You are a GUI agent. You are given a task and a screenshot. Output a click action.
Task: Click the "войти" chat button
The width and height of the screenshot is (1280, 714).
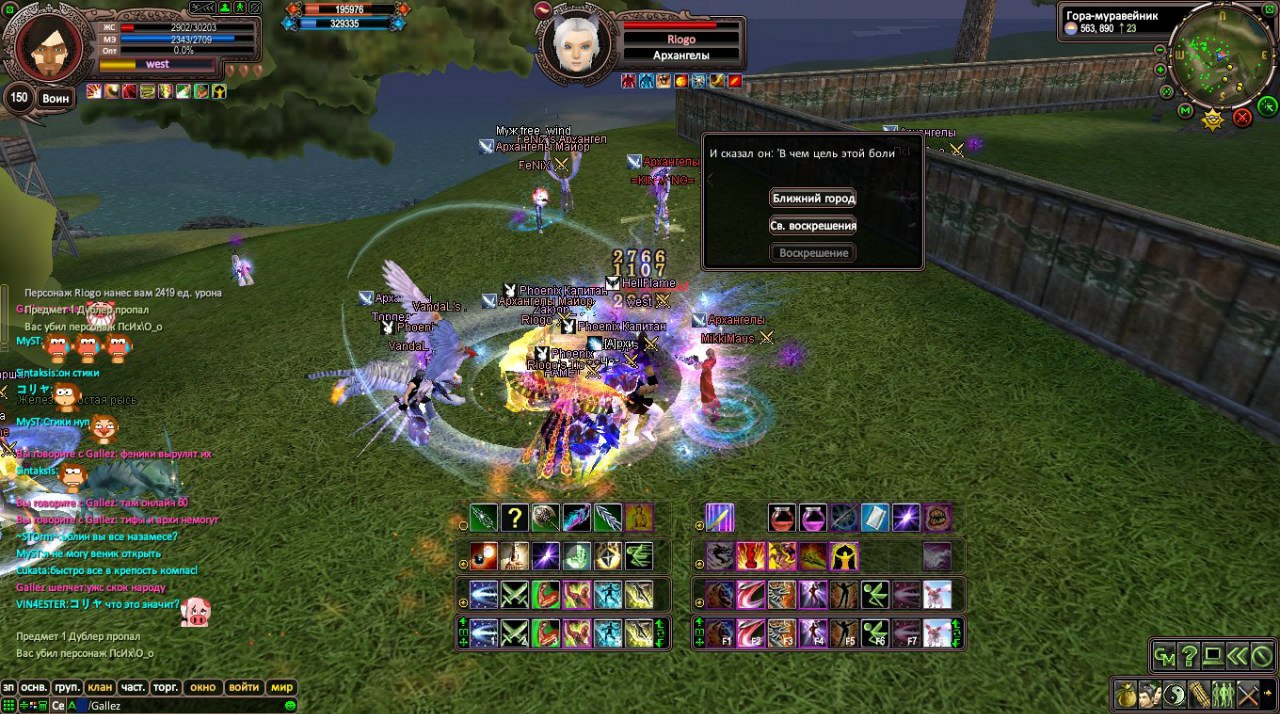[x=244, y=687]
